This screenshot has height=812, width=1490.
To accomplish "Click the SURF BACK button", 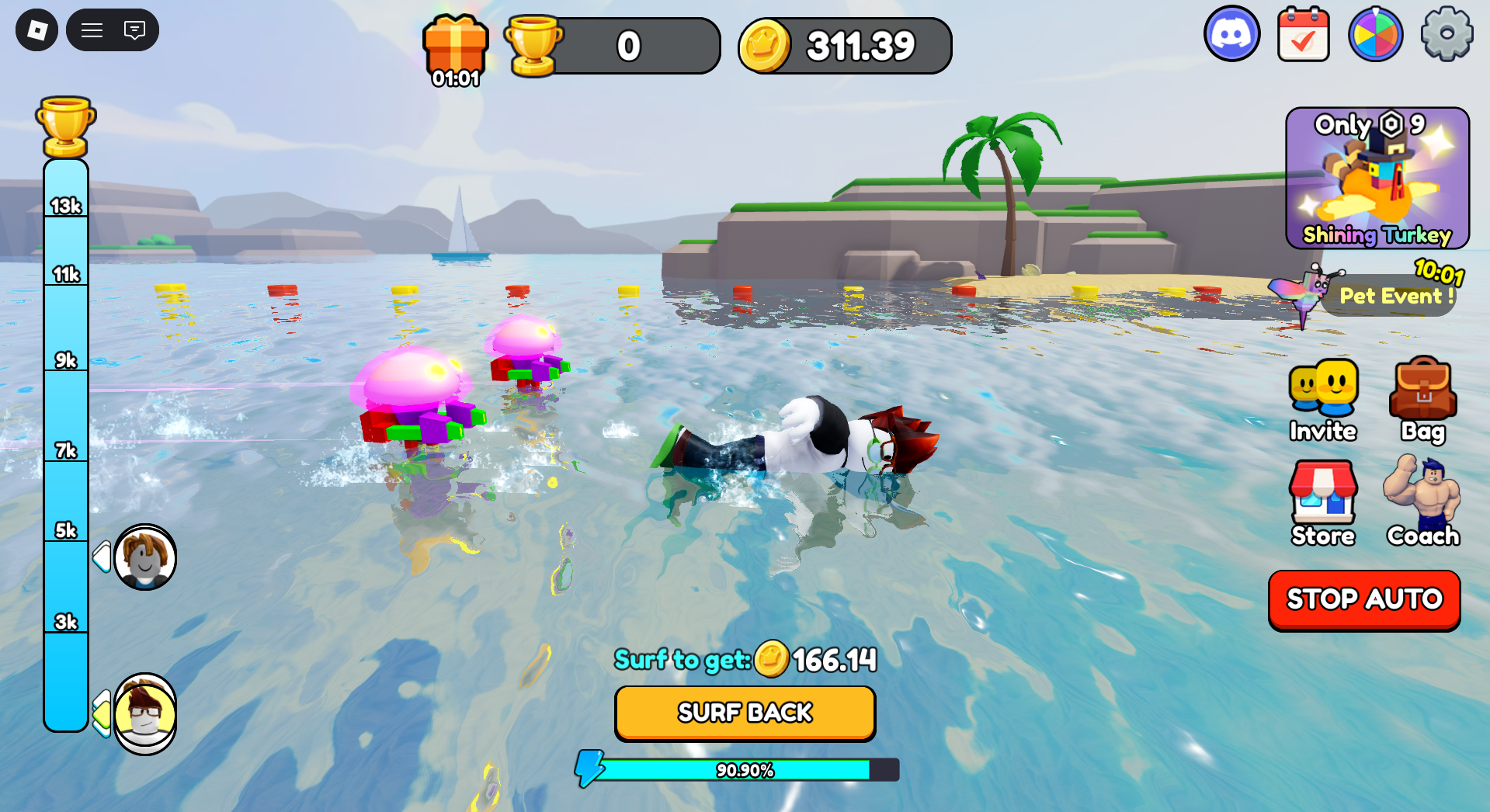I will (745, 712).
